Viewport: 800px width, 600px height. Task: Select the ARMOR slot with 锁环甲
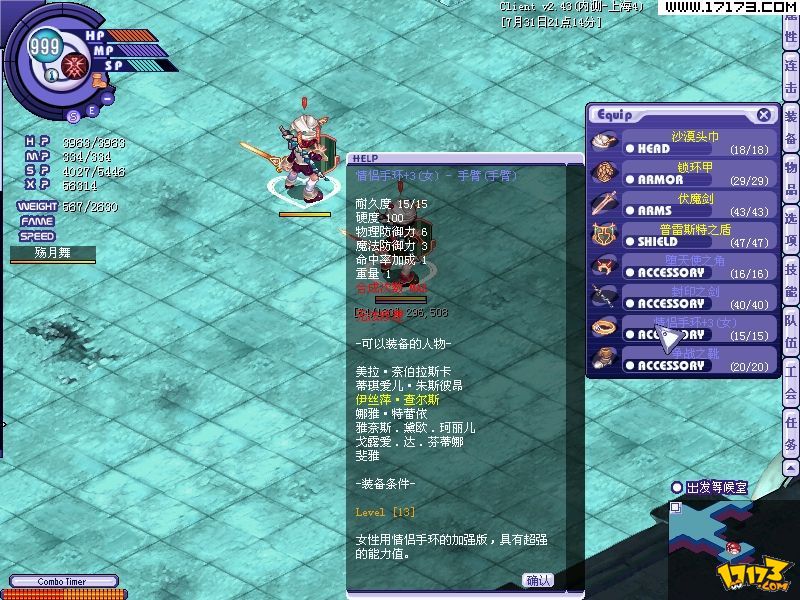(680, 173)
